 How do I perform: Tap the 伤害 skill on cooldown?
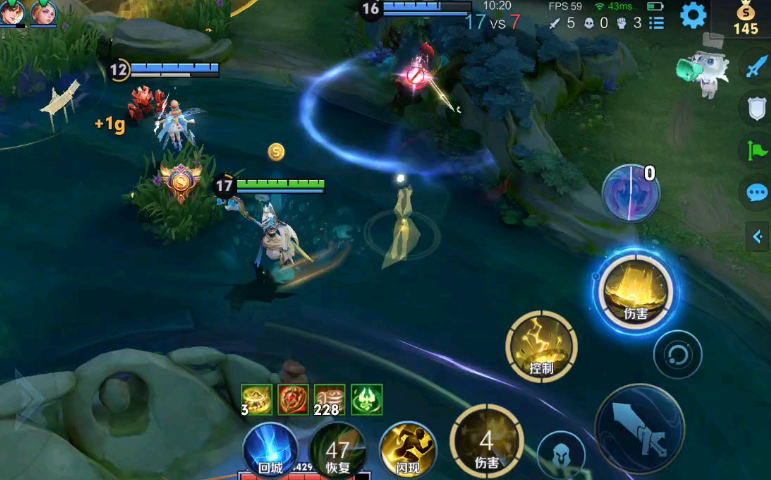tap(486, 439)
